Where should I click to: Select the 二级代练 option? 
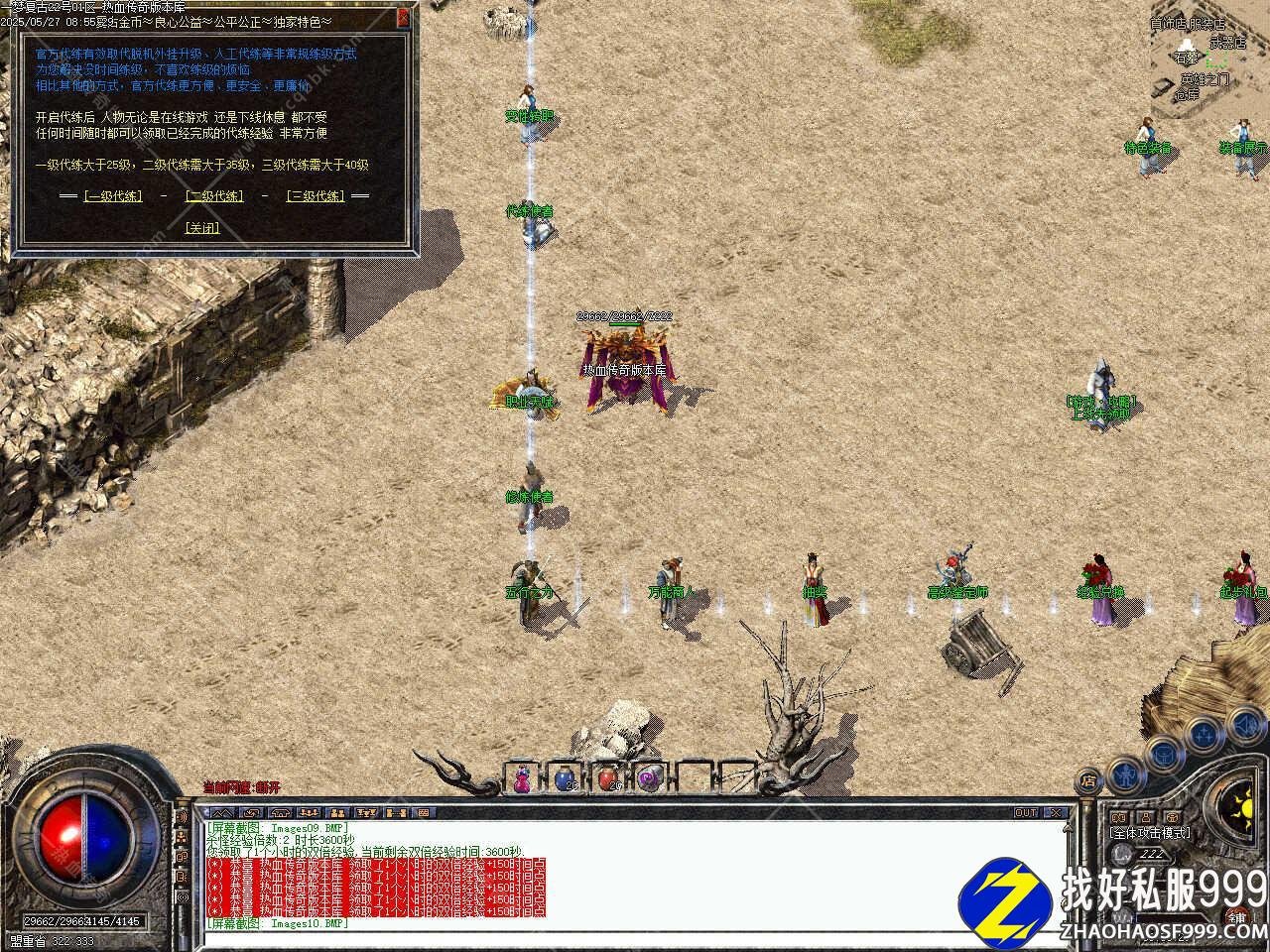coord(214,196)
